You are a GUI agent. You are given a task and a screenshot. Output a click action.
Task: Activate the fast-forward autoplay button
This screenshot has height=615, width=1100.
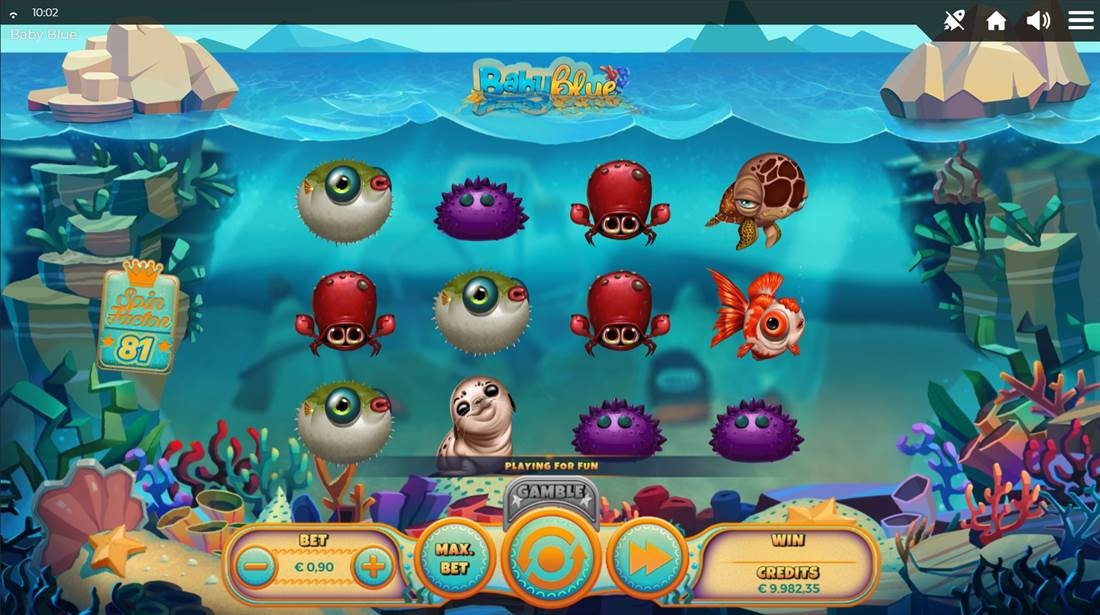(x=648, y=558)
